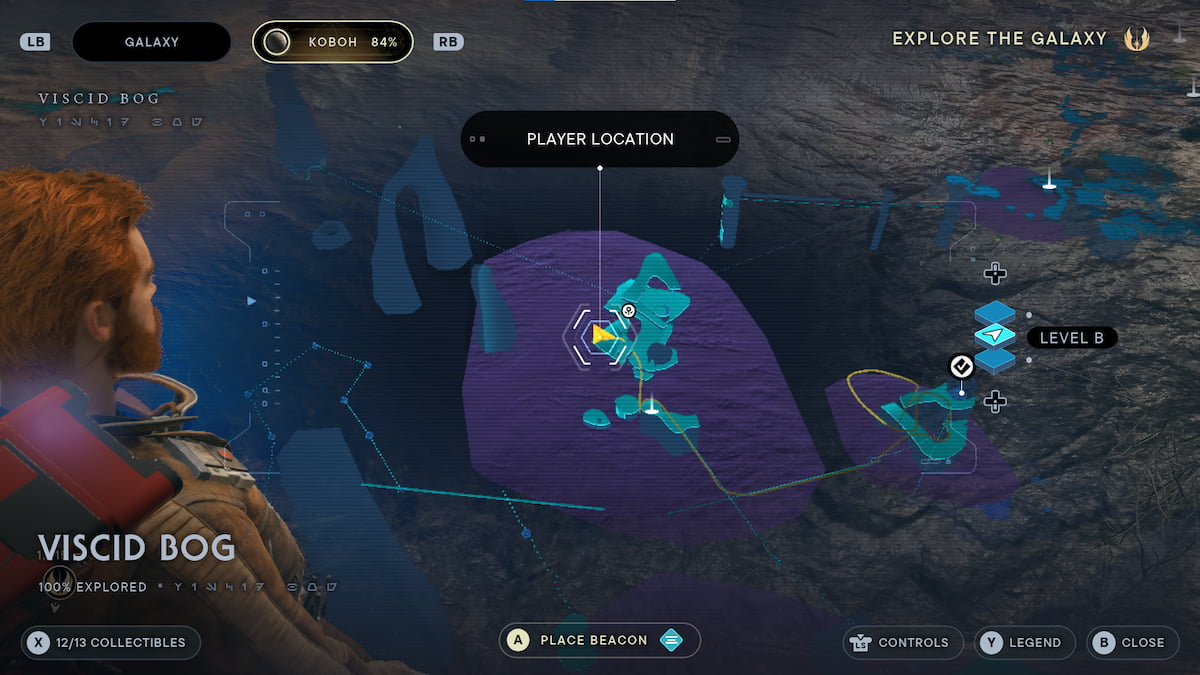
Task: Switch to the Galaxy map tab
Action: 152,42
